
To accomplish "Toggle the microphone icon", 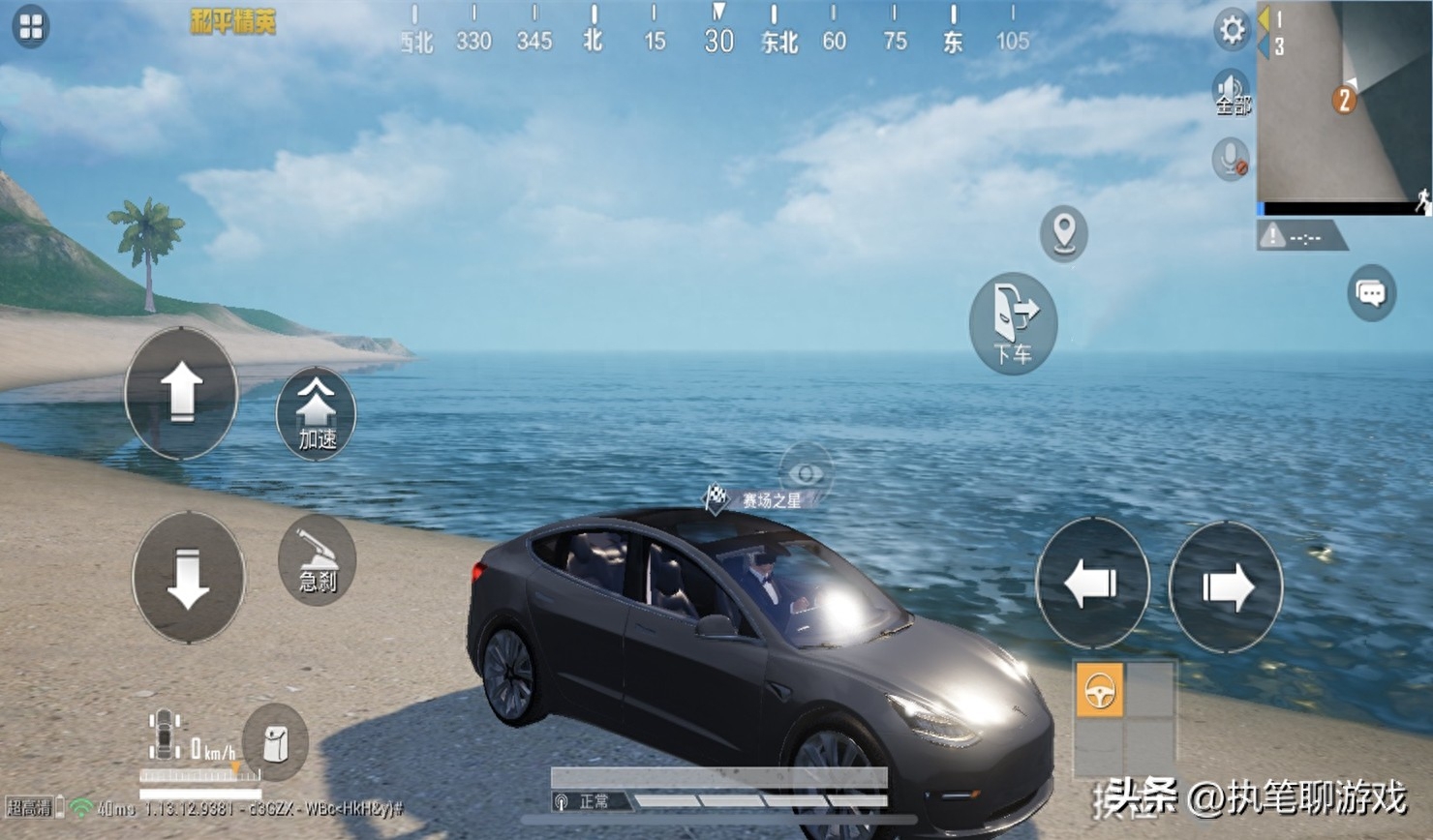I will coord(1231,159).
